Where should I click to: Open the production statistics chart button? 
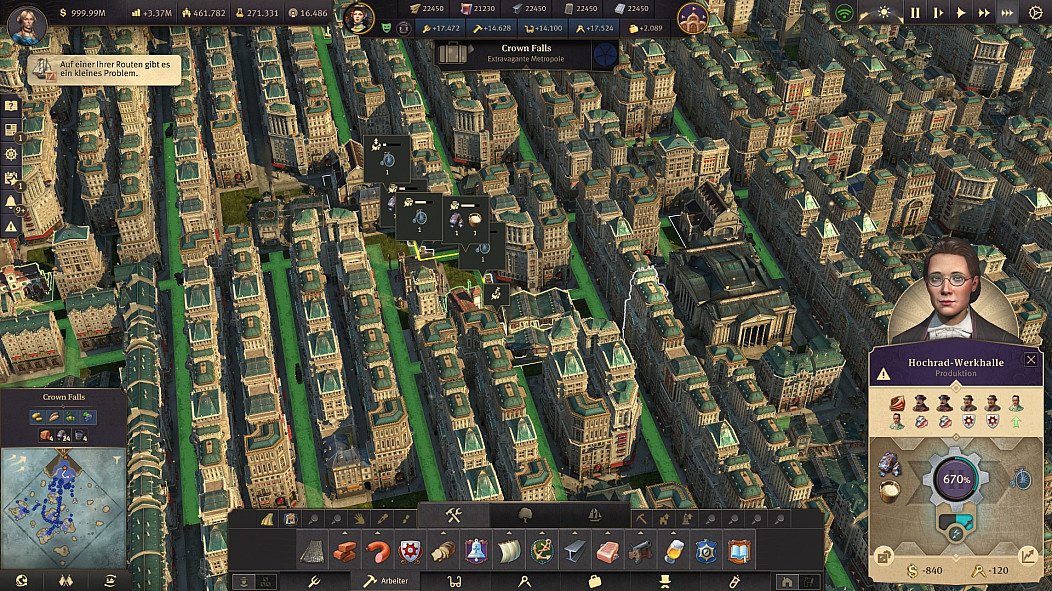click(1029, 556)
